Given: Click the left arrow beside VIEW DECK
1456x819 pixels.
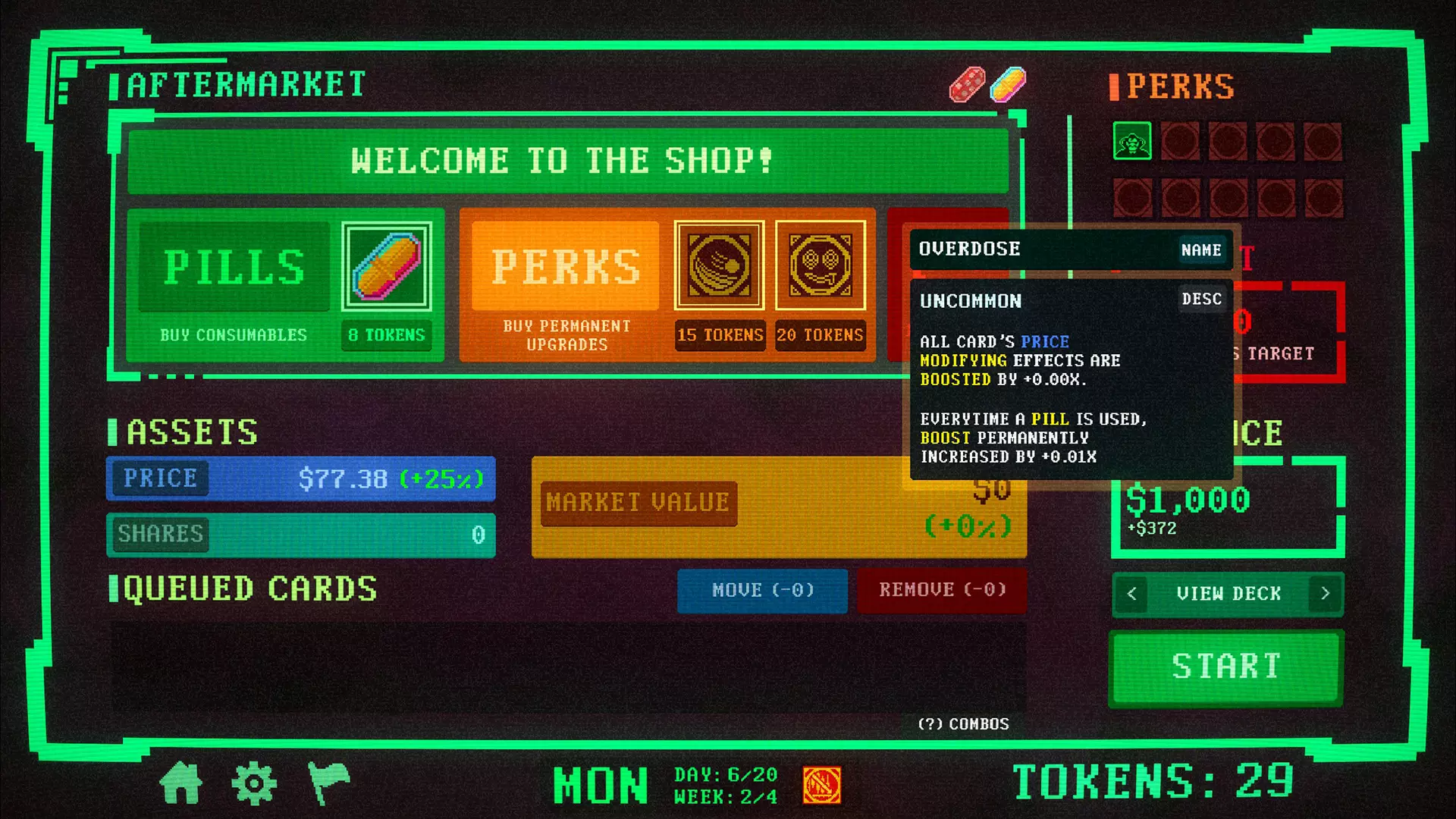Looking at the screenshot, I should point(1131,594).
